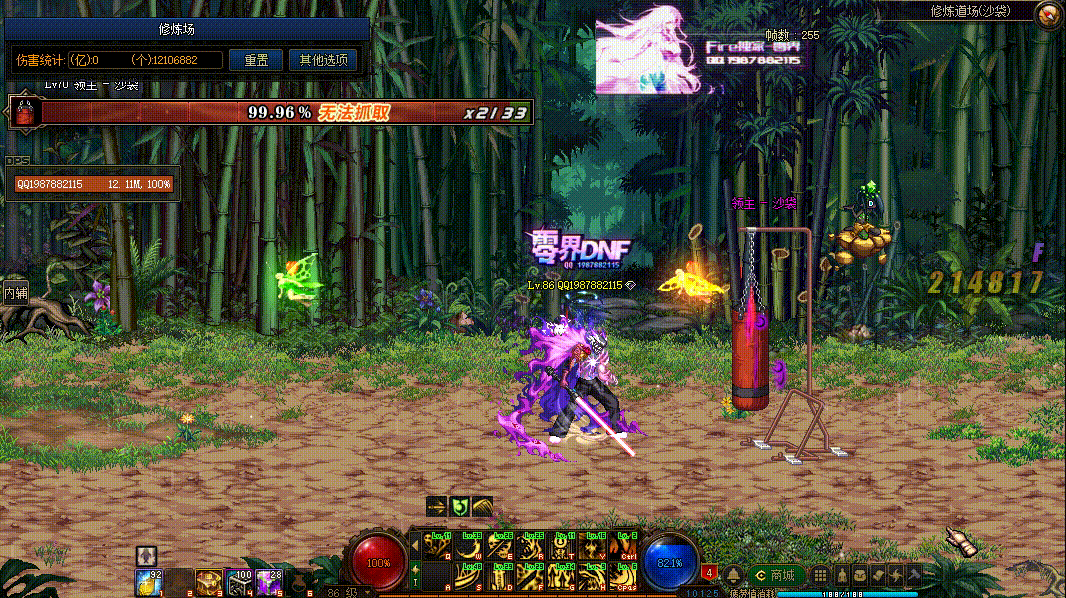Activate the skill bound to Q
1066x598 pixels.
click(436, 546)
